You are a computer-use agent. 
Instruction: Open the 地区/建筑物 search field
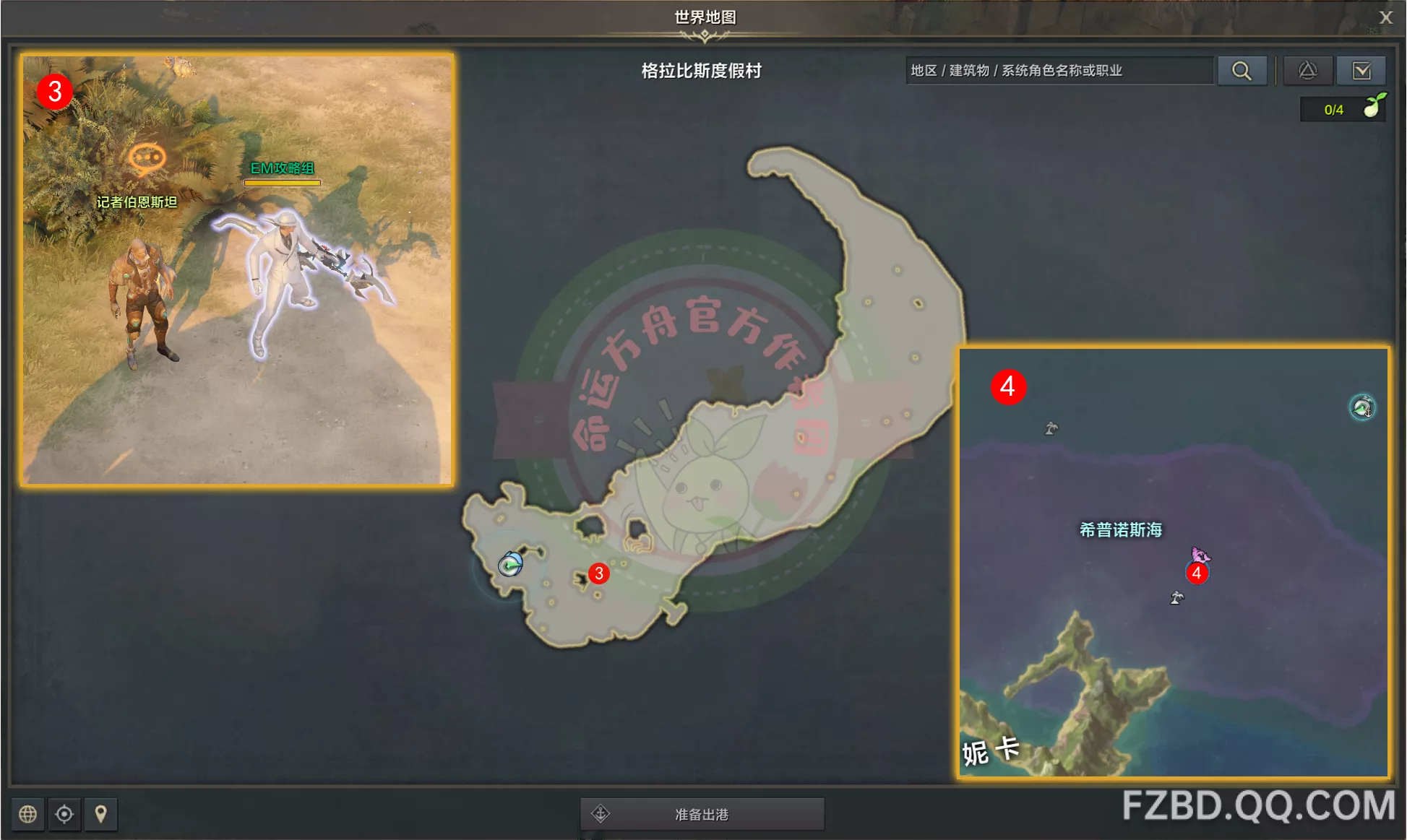pyautogui.click(x=1059, y=70)
